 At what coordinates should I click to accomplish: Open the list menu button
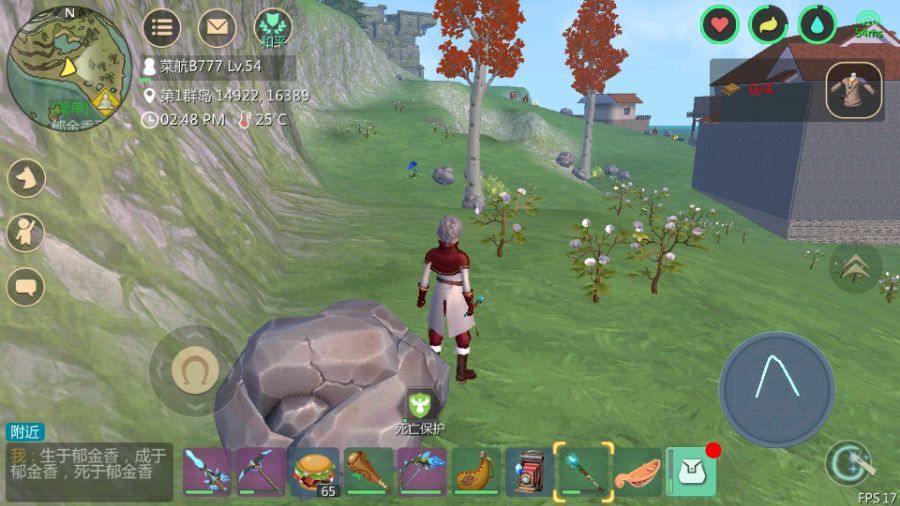click(x=161, y=28)
